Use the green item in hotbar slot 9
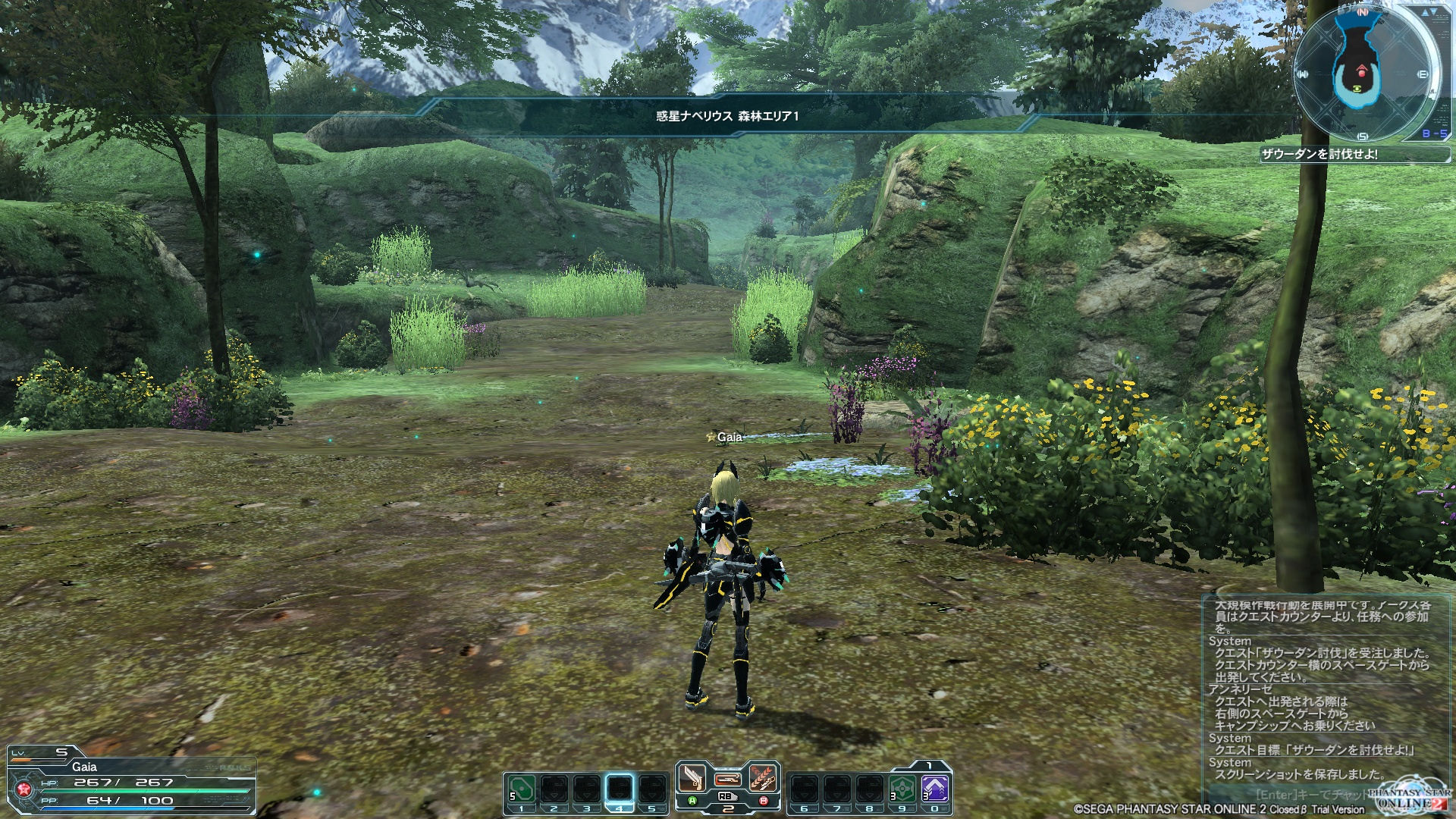This screenshot has height=819, width=1456. coord(901,789)
